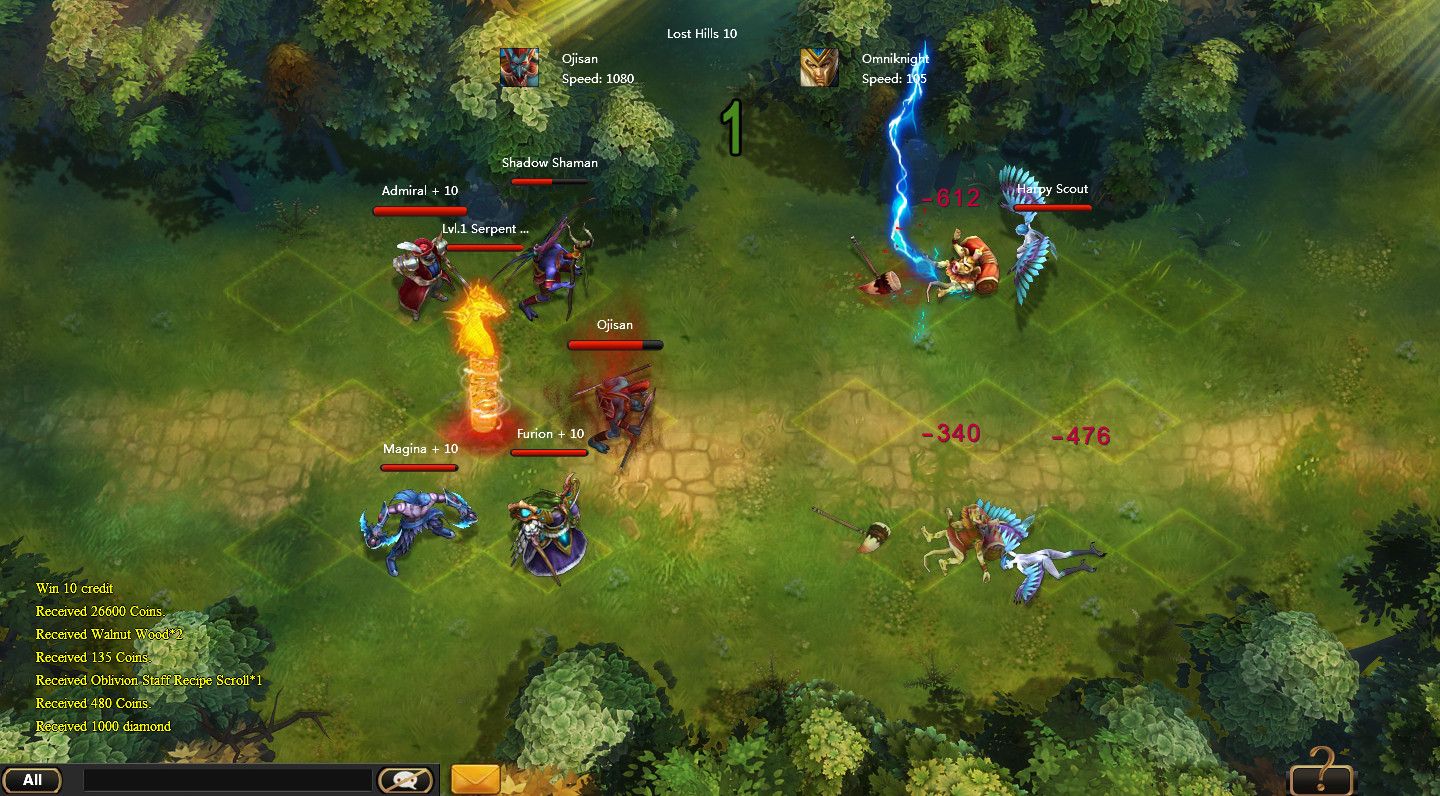Click the Win 10 credit reward text
The height and width of the screenshot is (796, 1440).
coord(74,588)
